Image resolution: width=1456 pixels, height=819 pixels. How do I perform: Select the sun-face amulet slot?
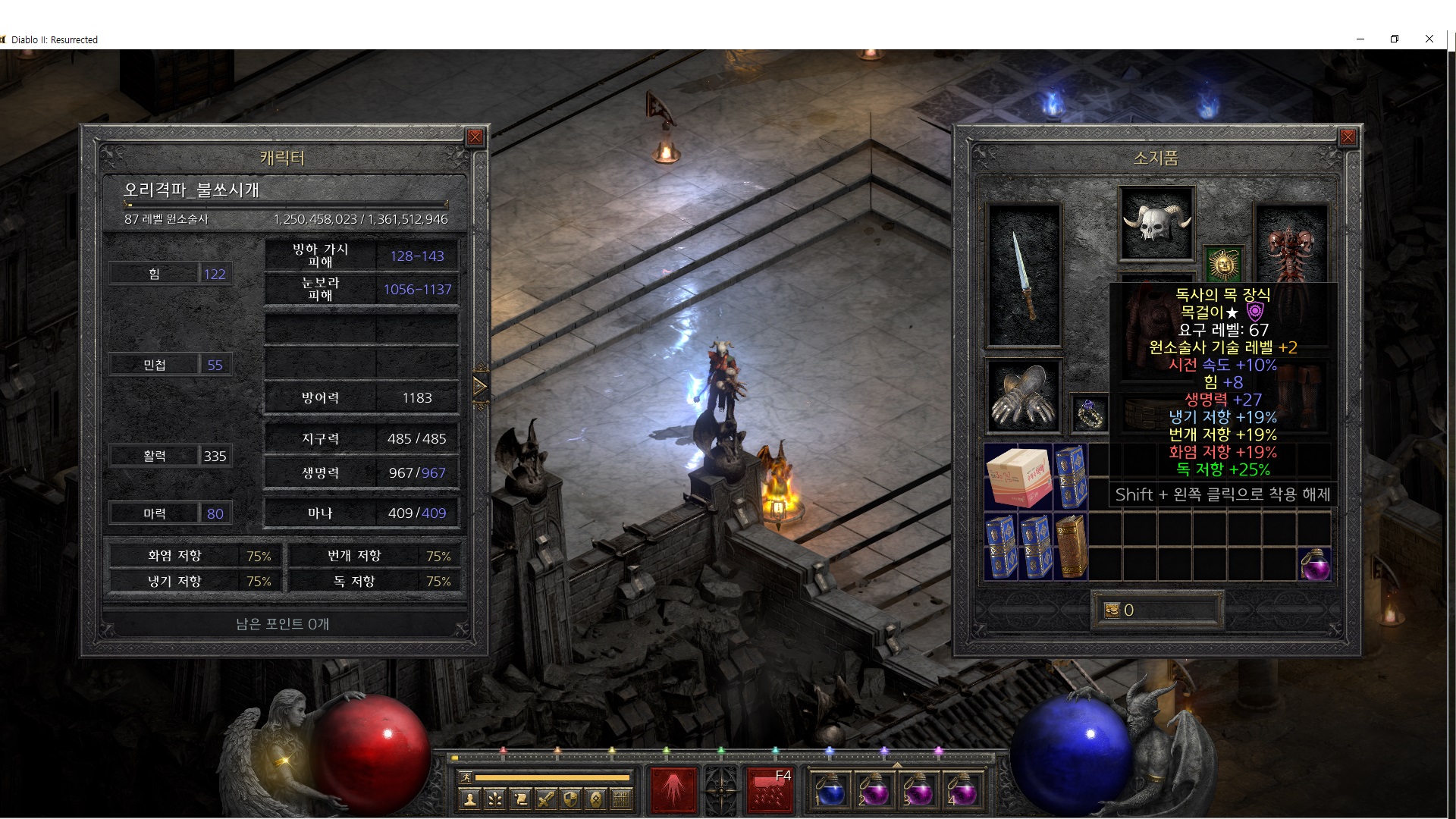tap(1222, 264)
